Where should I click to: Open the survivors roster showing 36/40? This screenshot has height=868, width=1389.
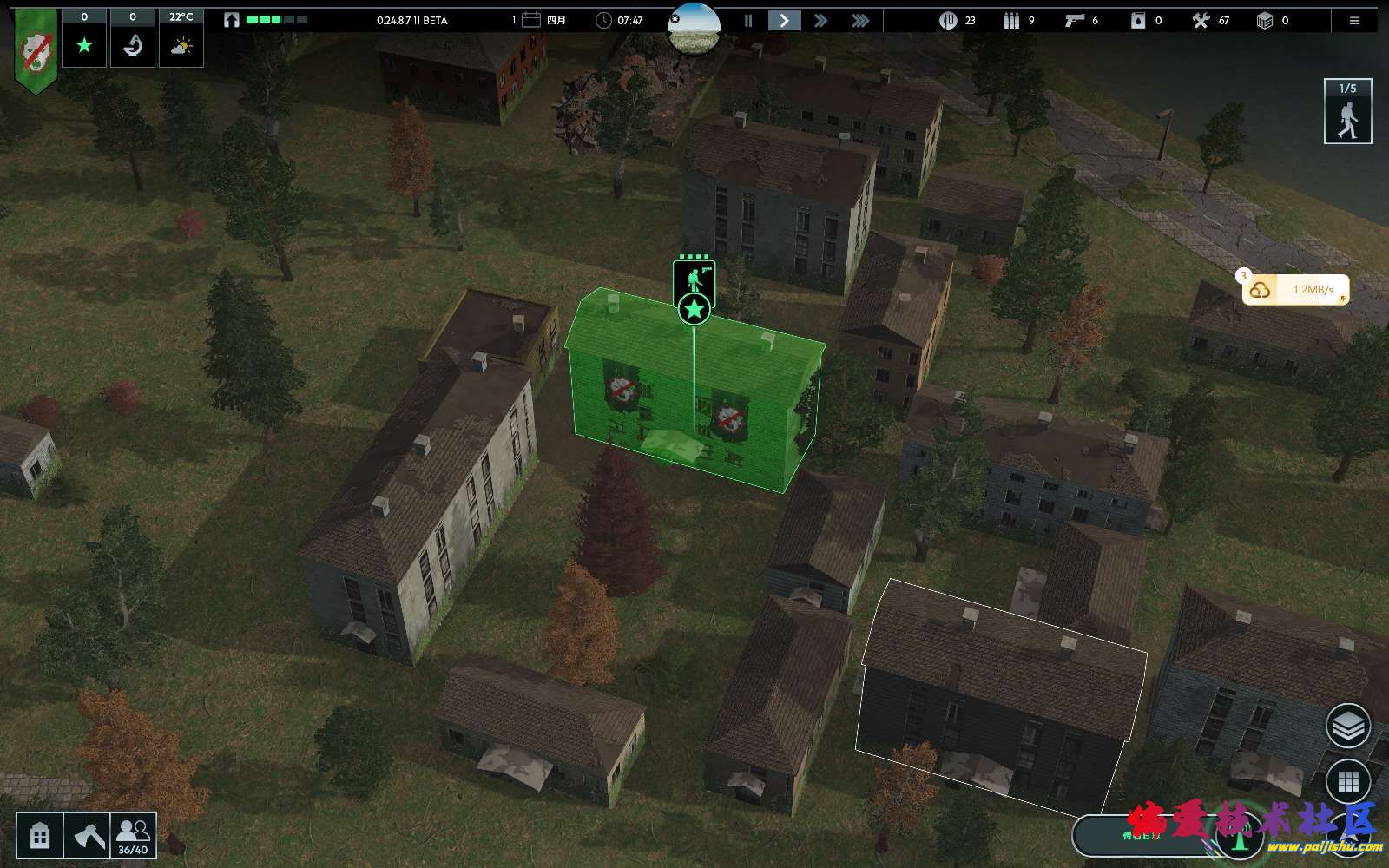(x=133, y=836)
